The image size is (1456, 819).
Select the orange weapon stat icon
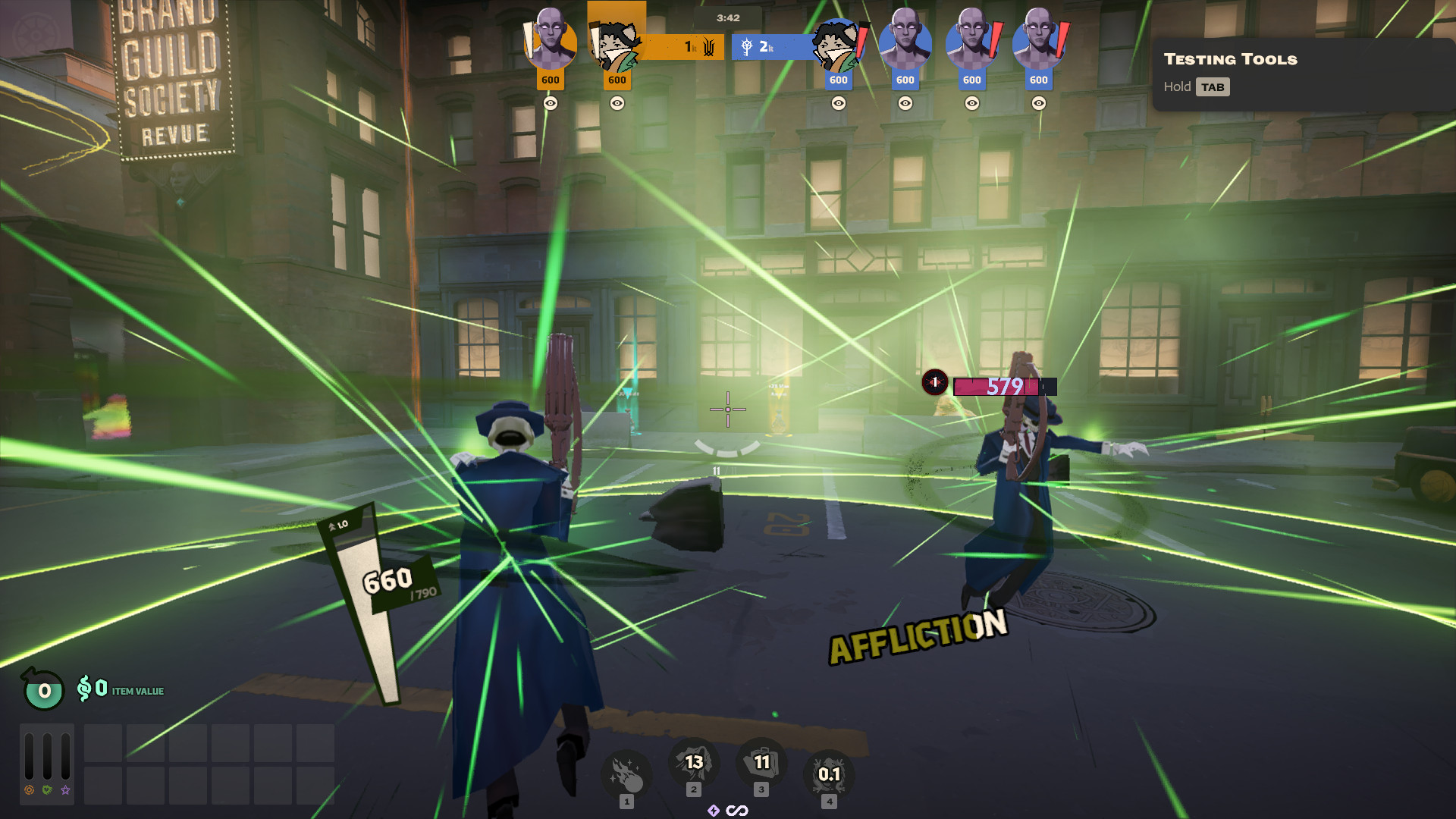(29, 790)
